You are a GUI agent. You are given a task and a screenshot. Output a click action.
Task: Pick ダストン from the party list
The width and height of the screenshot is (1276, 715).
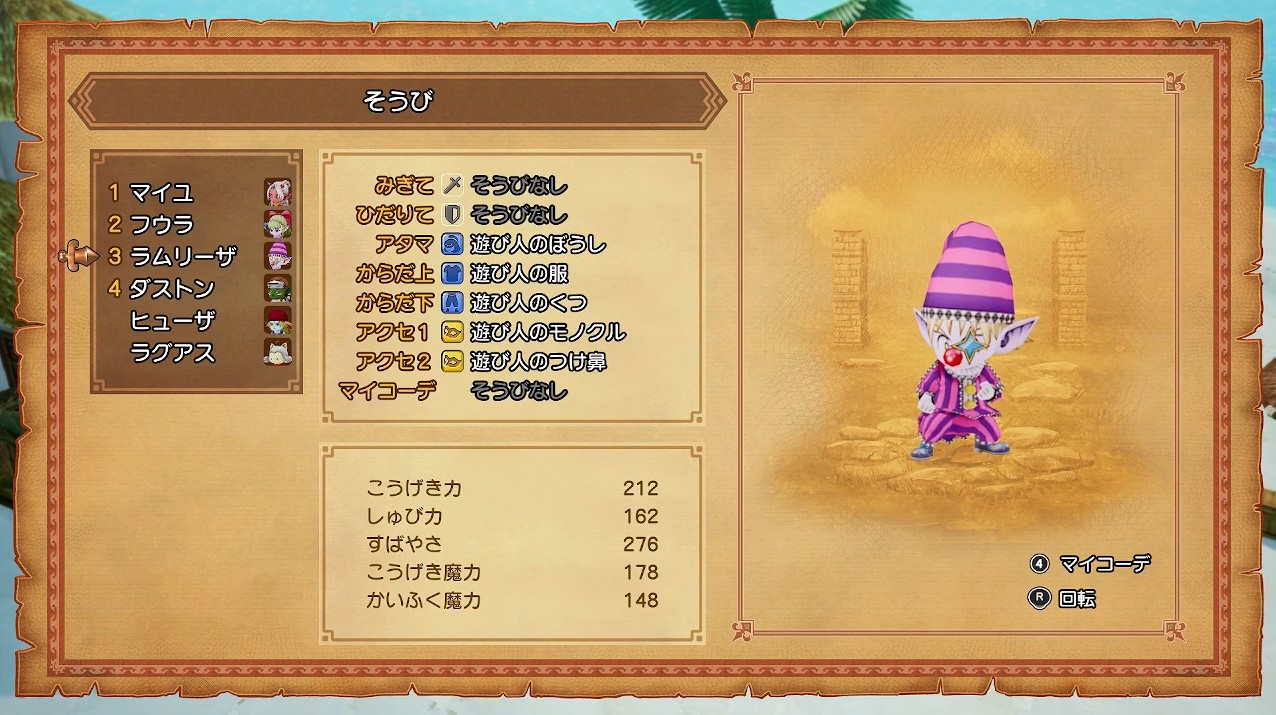[172, 288]
